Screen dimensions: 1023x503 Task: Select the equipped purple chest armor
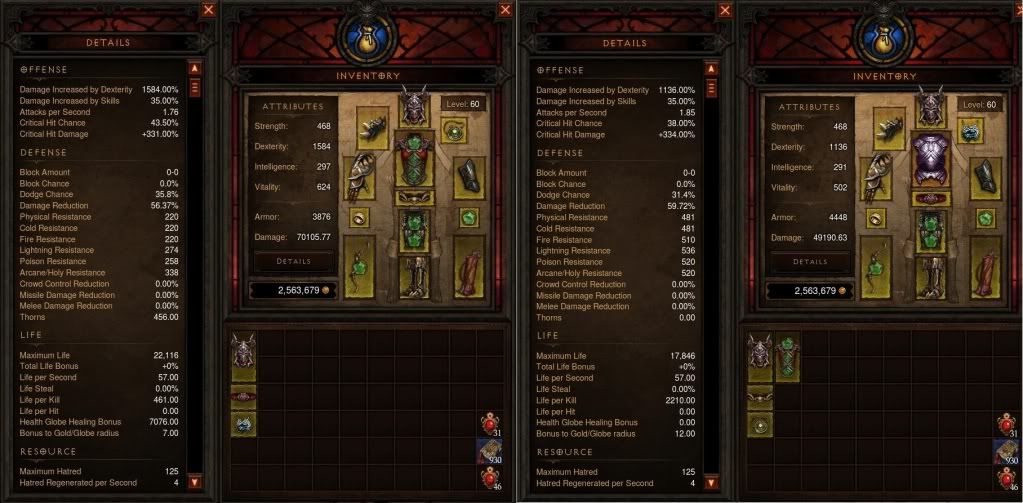[x=929, y=158]
